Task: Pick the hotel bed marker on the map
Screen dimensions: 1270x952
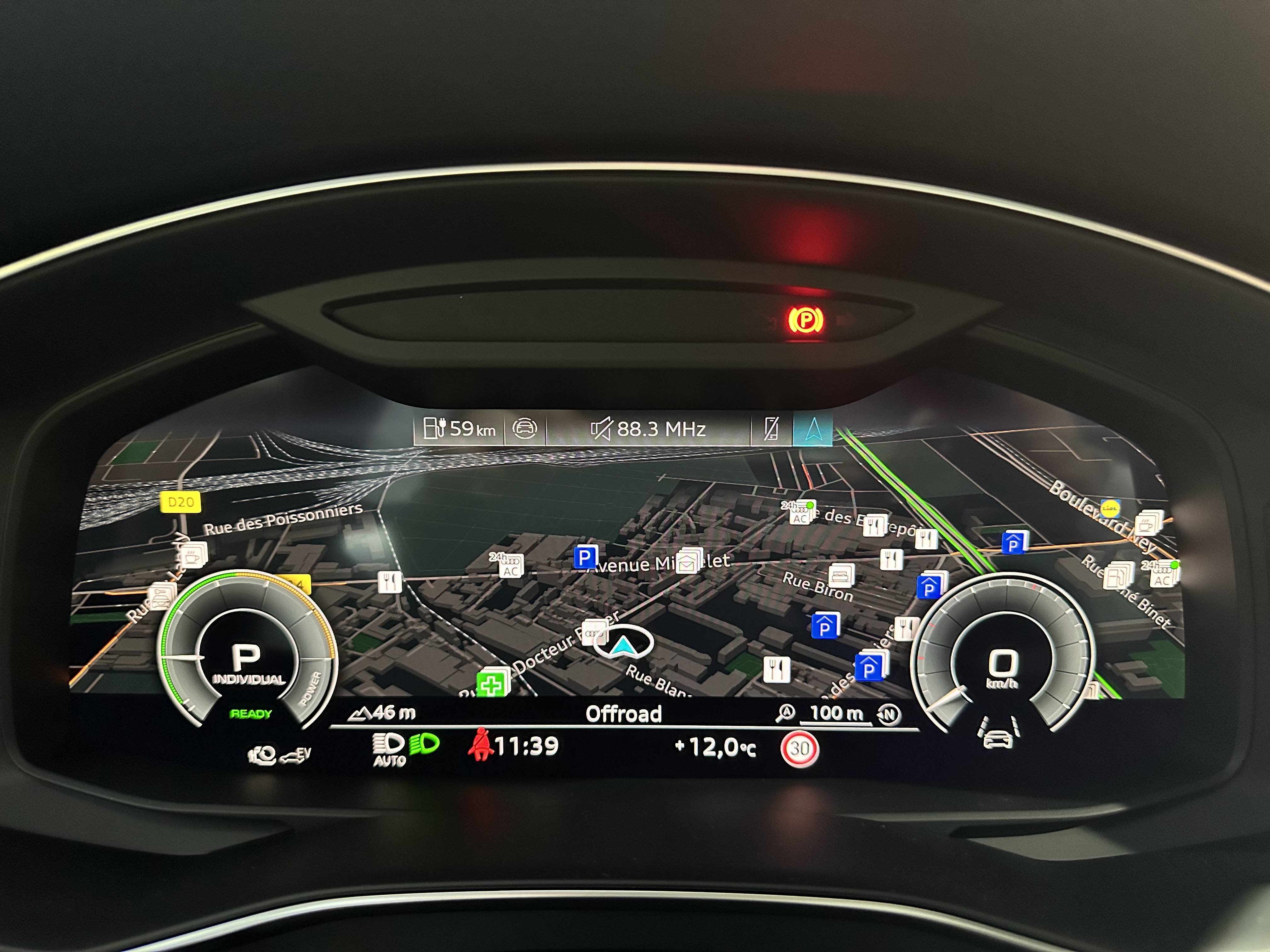Action: 841,574
